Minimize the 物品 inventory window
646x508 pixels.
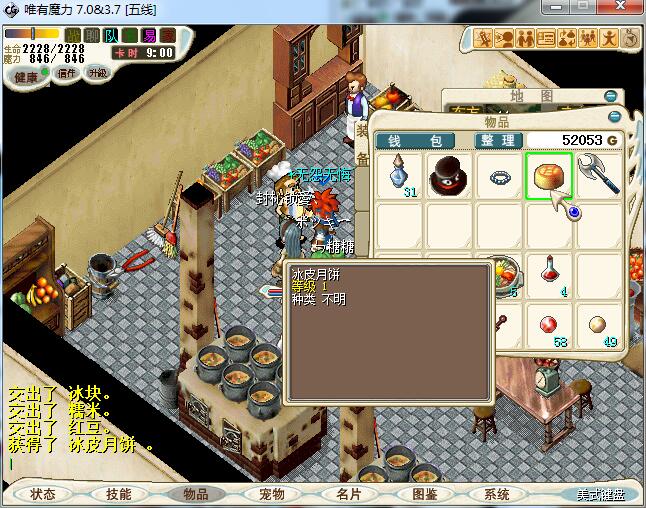click(x=611, y=119)
